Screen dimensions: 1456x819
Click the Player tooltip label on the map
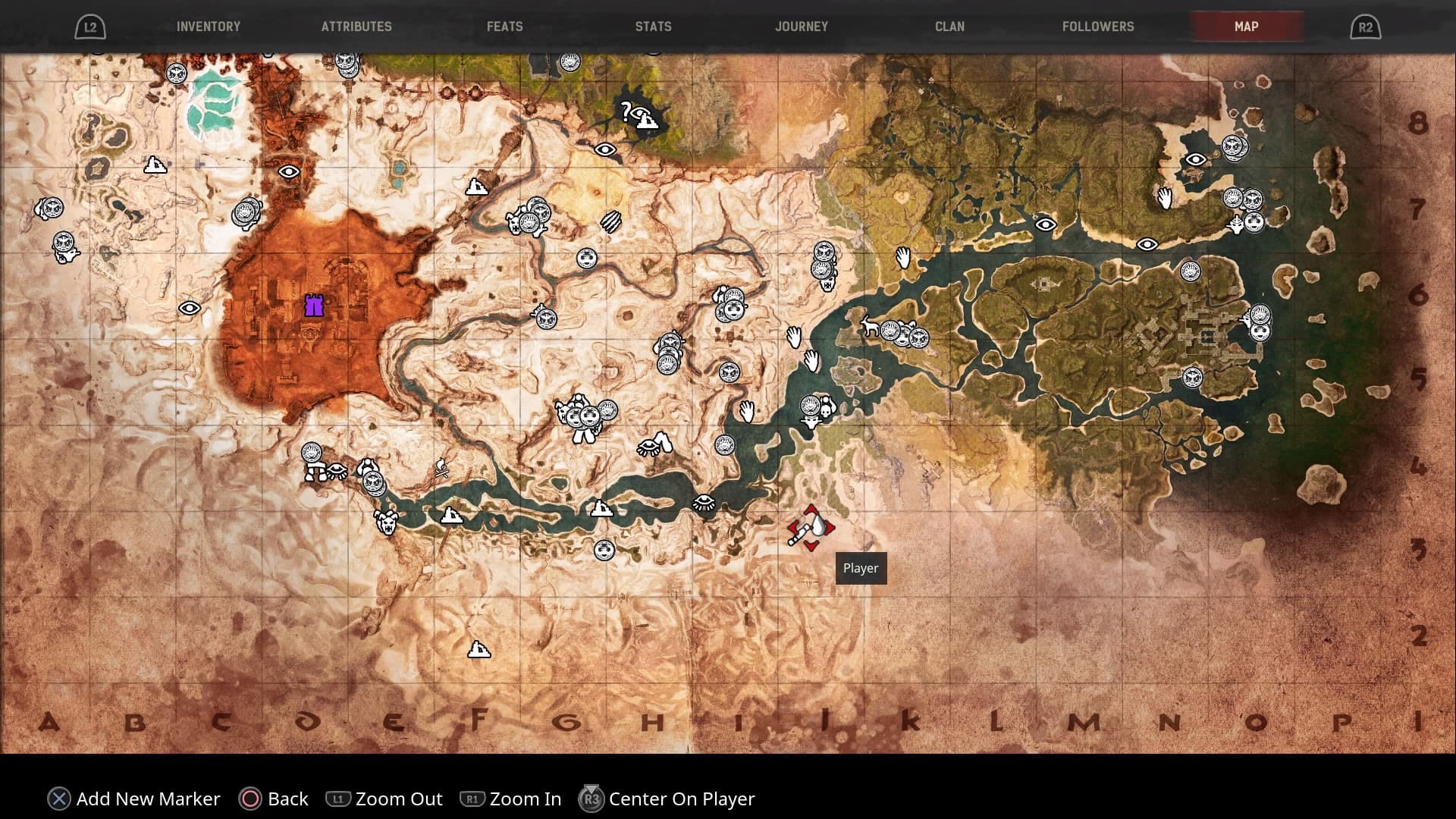(861, 568)
